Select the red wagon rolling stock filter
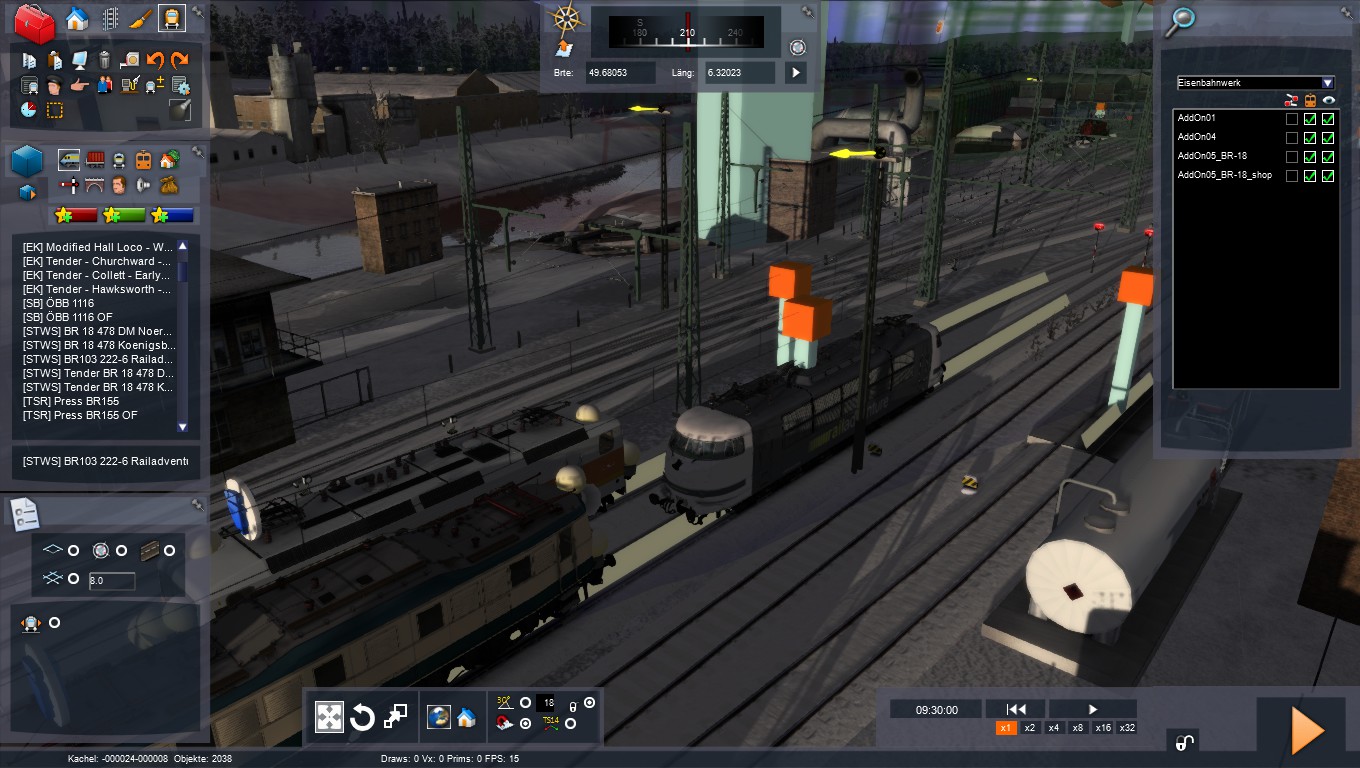The image size is (1360, 768). [x=96, y=160]
